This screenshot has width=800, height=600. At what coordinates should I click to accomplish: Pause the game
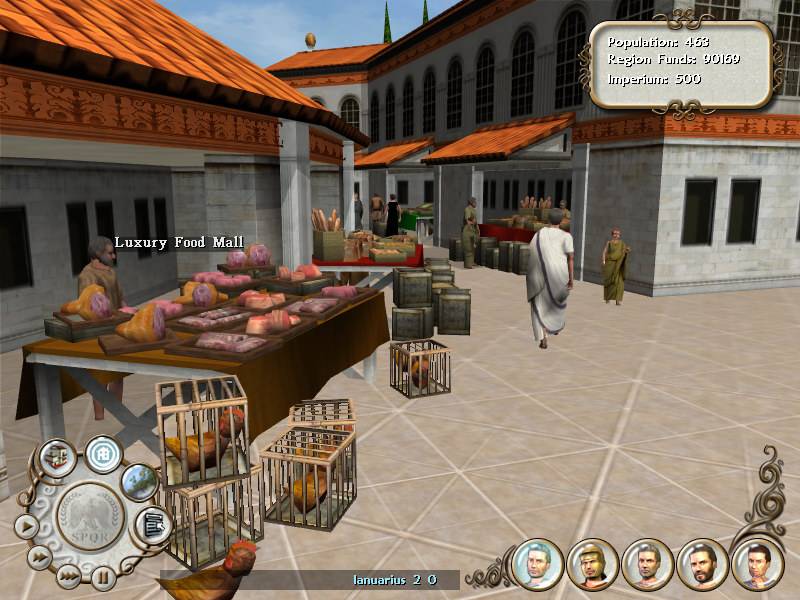[x=103, y=577]
